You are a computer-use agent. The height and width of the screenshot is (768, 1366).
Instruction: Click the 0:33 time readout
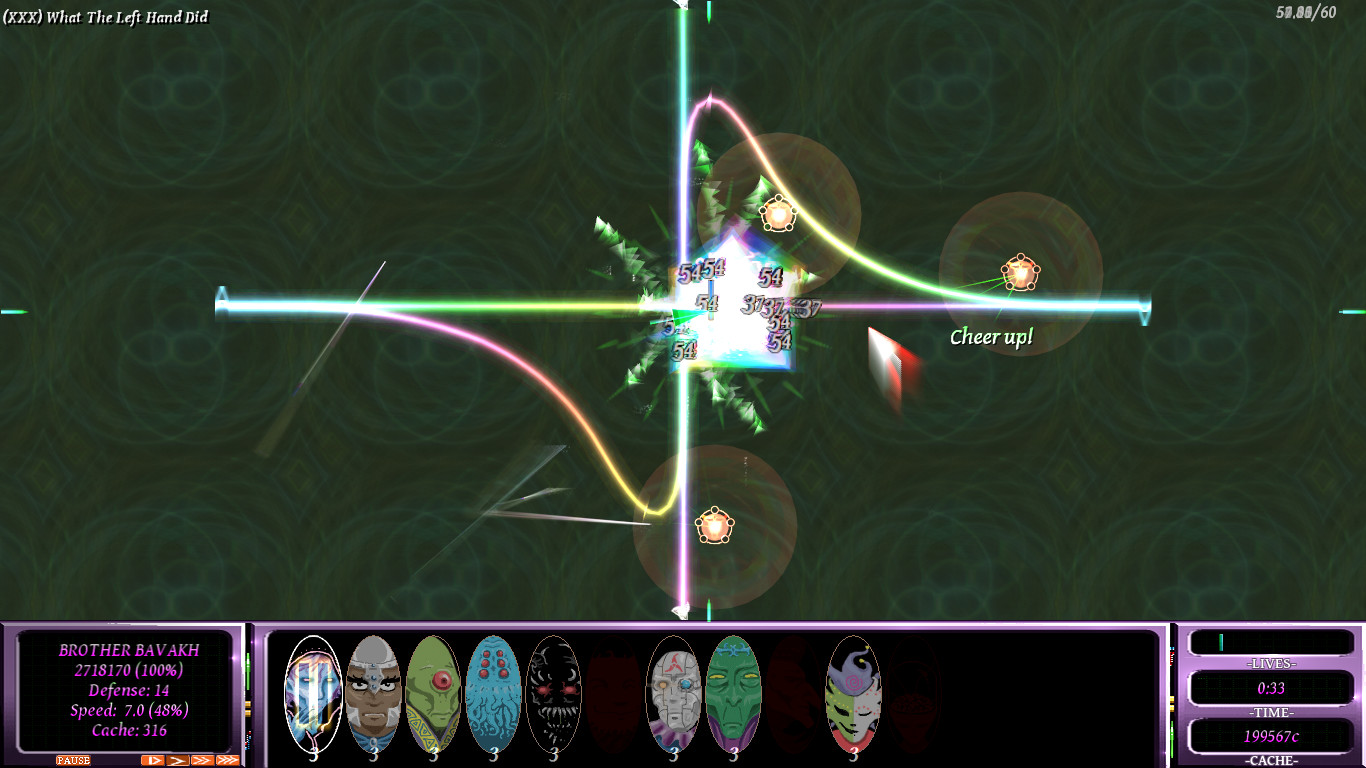pos(1272,687)
